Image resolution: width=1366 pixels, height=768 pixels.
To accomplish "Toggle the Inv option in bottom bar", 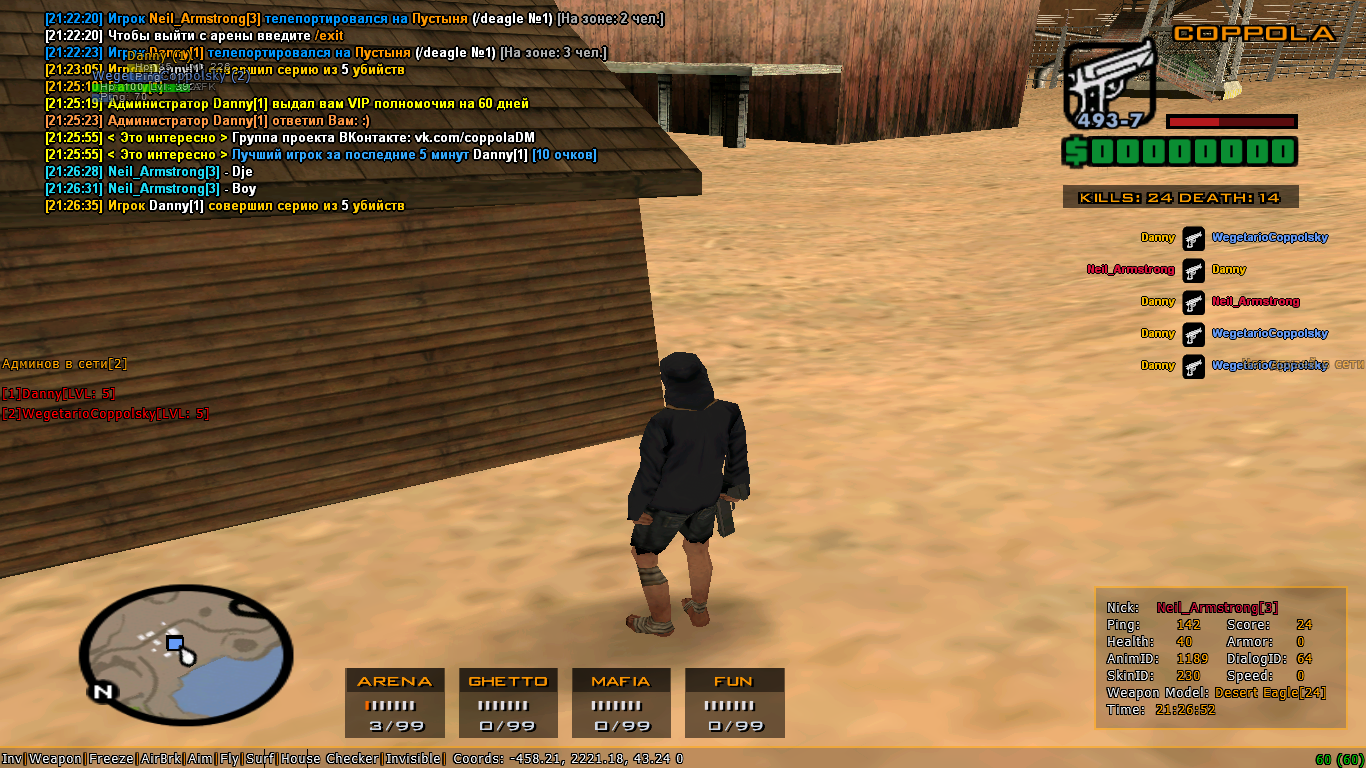I will [x=12, y=759].
